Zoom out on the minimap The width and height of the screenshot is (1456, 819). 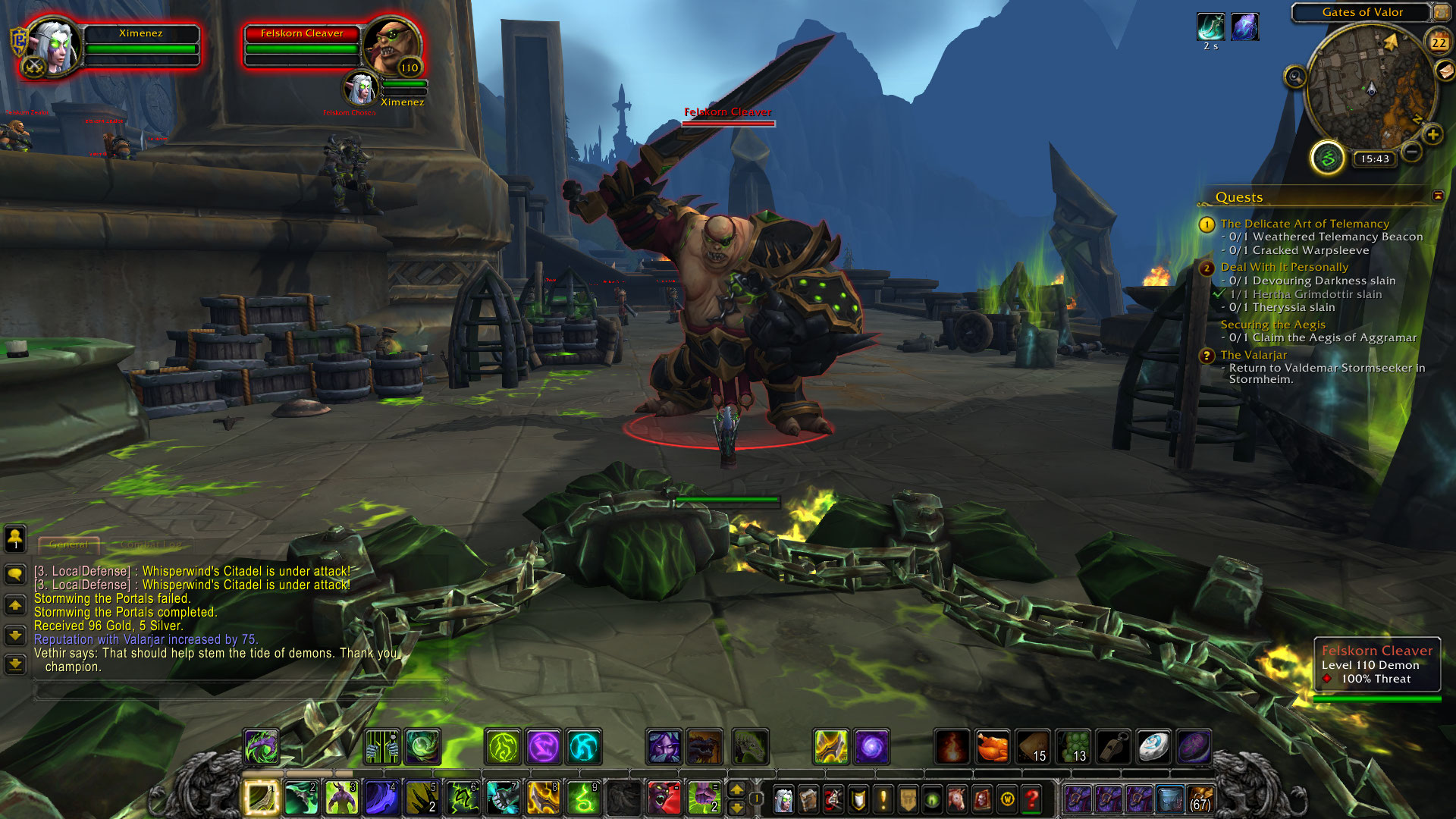pyautogui.click(x=1411, y=152)
